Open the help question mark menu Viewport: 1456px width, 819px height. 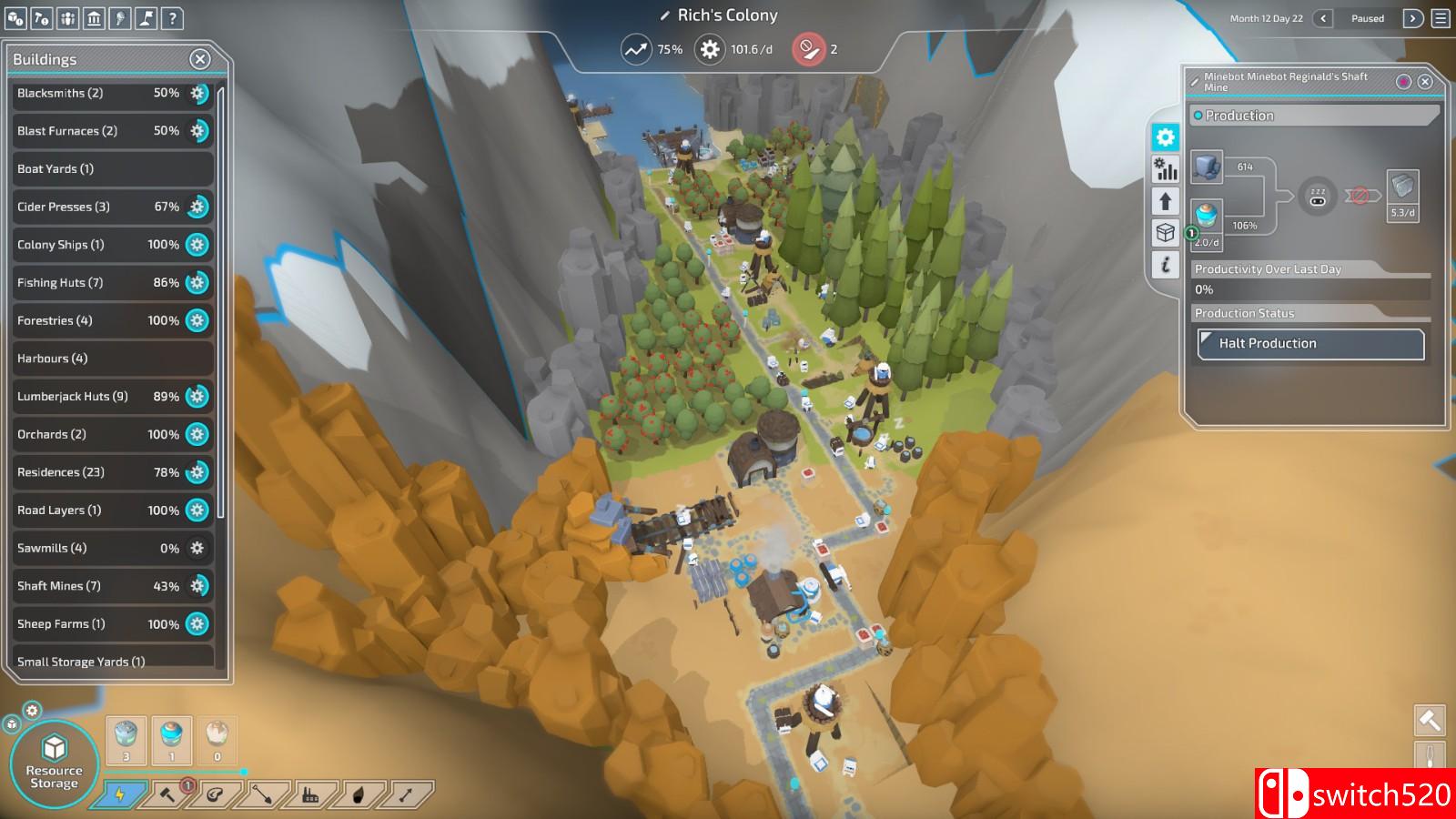[172, 17]
